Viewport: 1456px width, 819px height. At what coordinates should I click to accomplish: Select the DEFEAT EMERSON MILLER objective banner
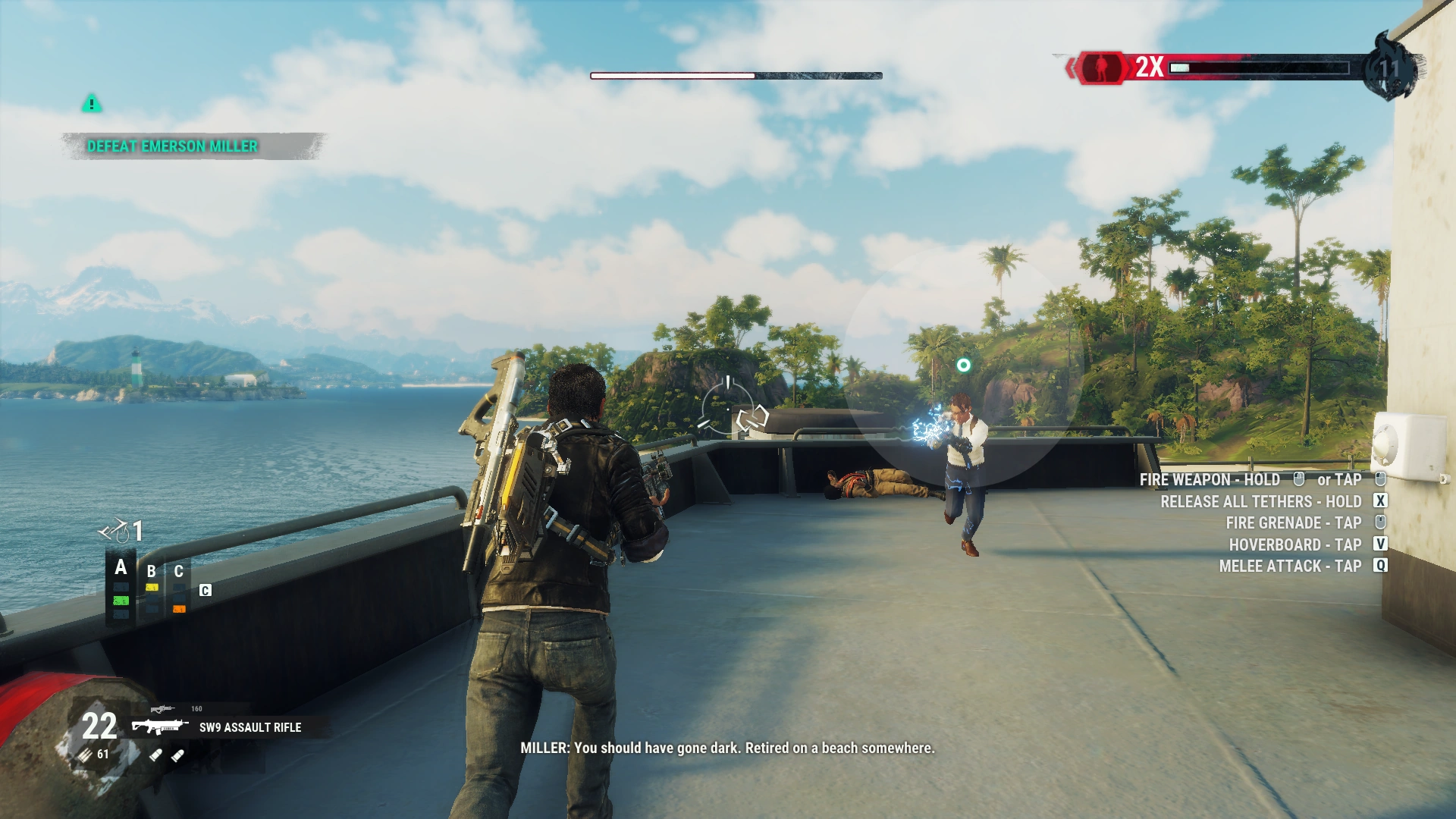click(173, 146)
